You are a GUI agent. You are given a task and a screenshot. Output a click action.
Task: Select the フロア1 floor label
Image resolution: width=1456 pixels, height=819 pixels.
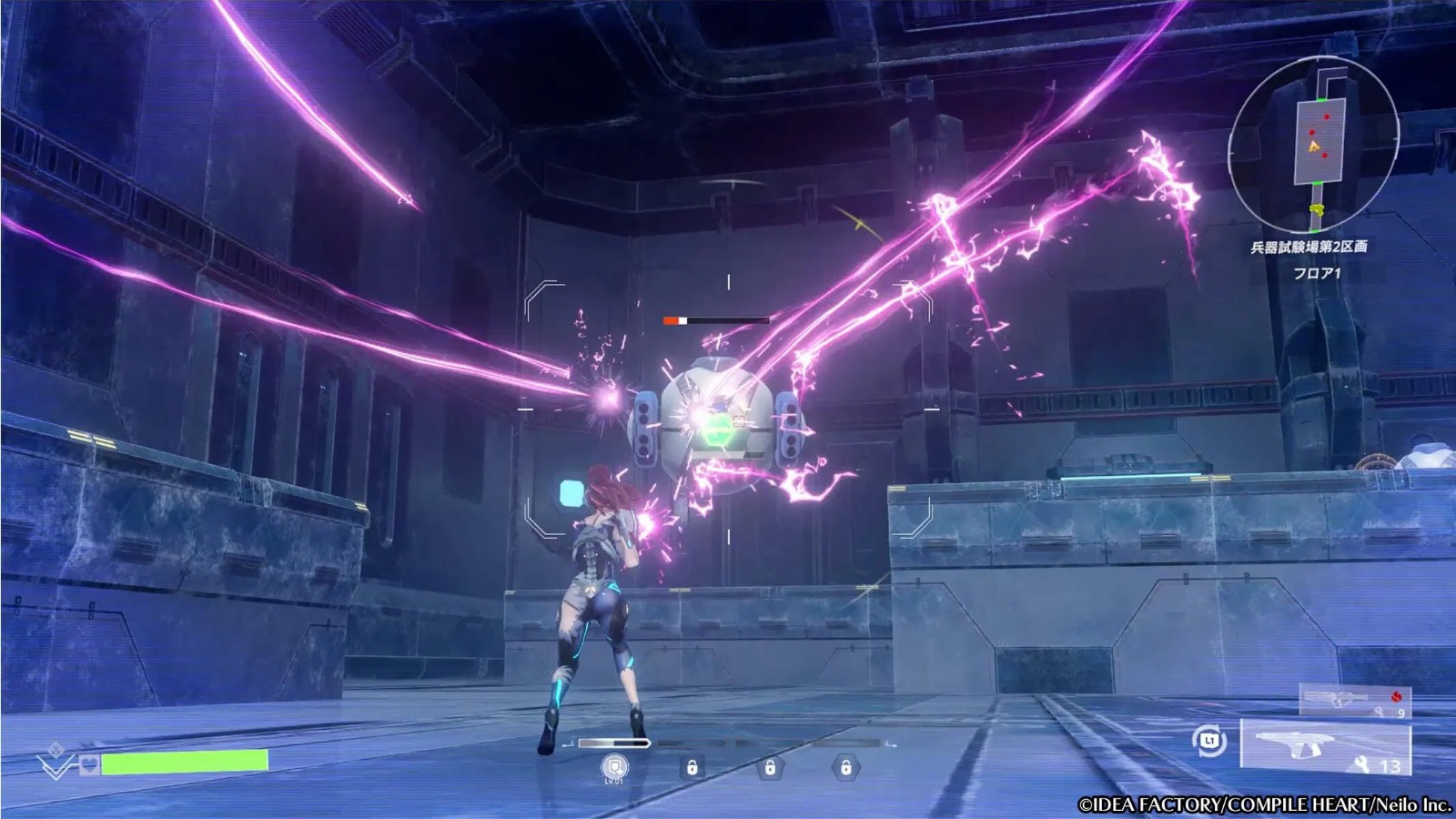1316,270
